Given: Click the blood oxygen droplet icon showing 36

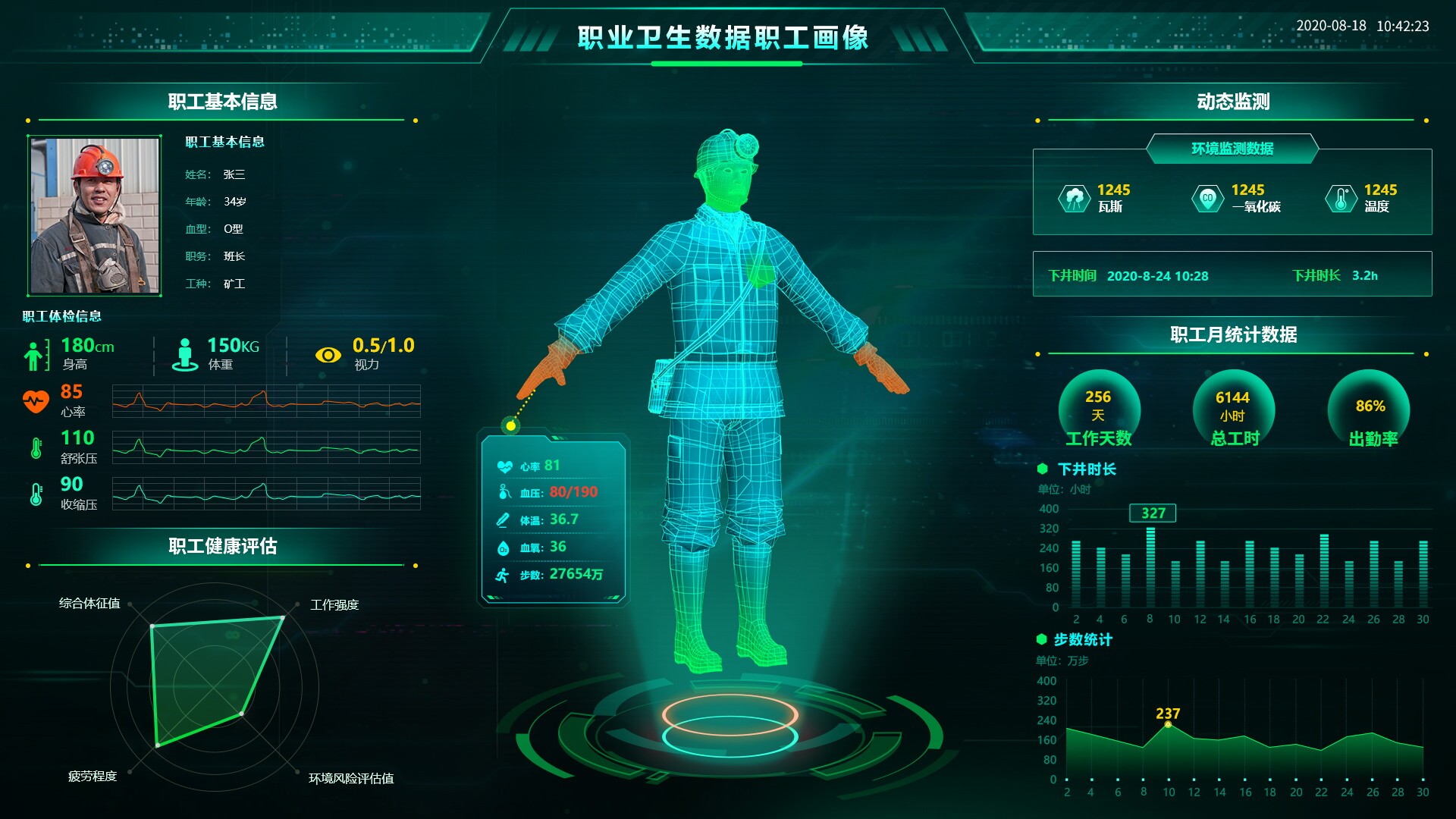Looking at the screenshot, I should coord(502,548).
